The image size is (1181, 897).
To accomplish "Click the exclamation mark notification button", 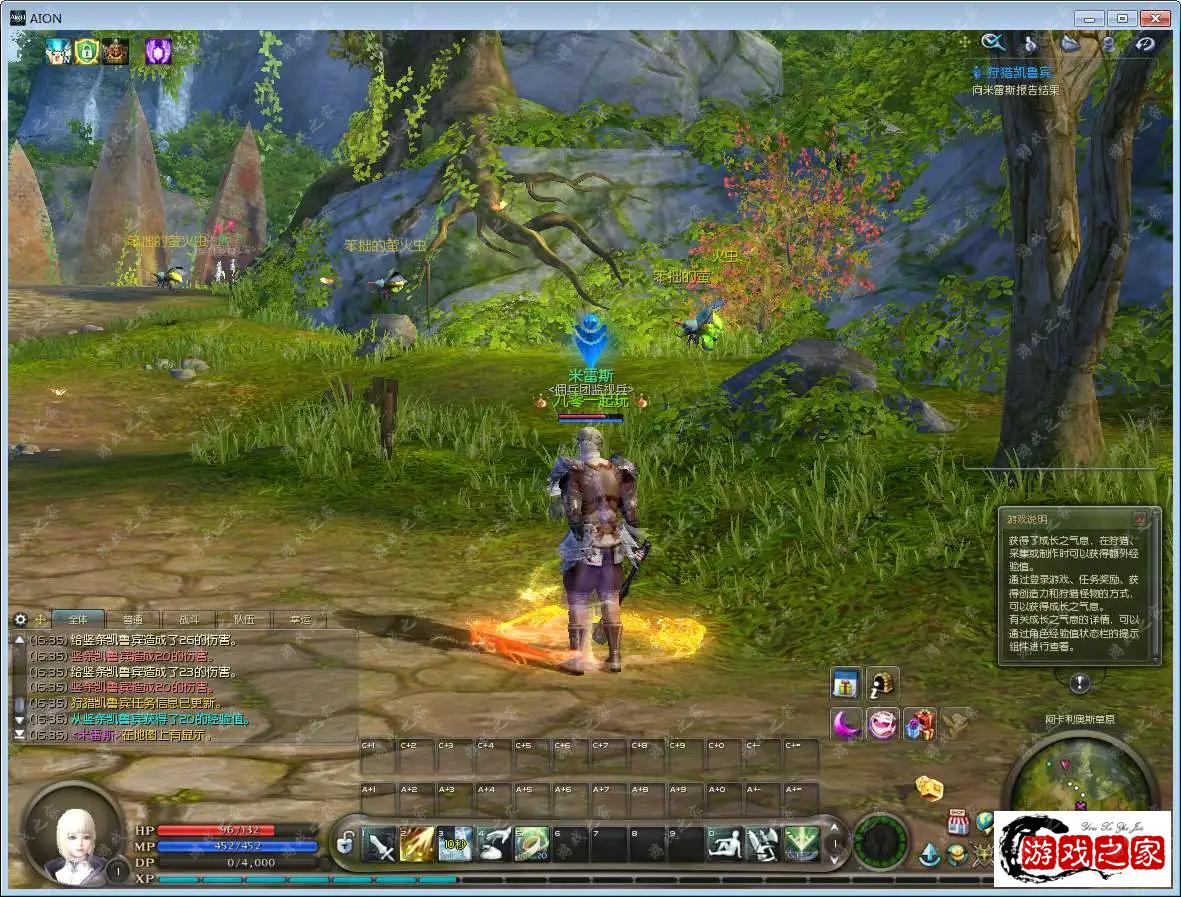I will pos(1080,684).
